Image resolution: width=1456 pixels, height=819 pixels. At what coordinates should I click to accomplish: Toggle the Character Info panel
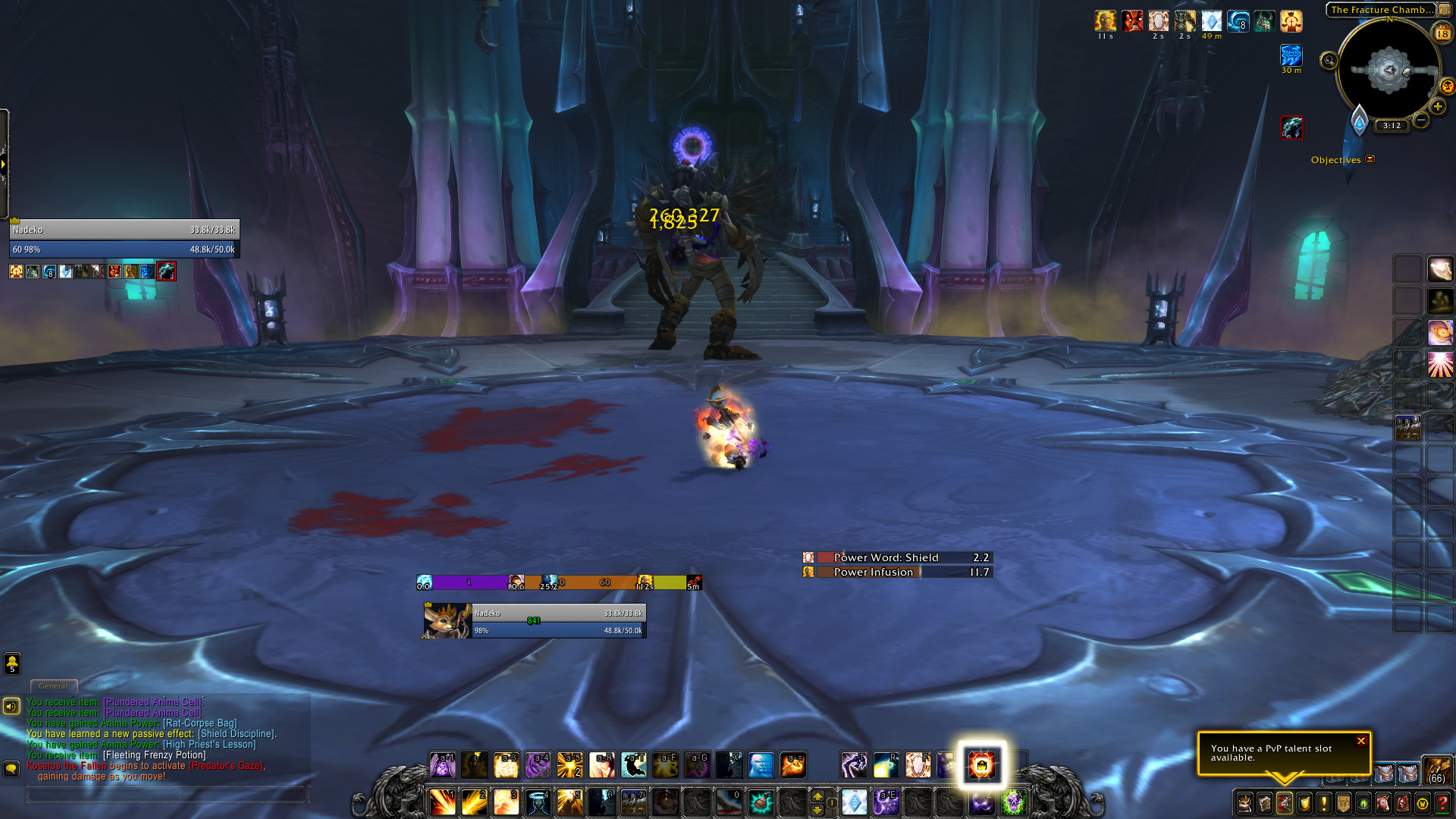pos(1244,804)
